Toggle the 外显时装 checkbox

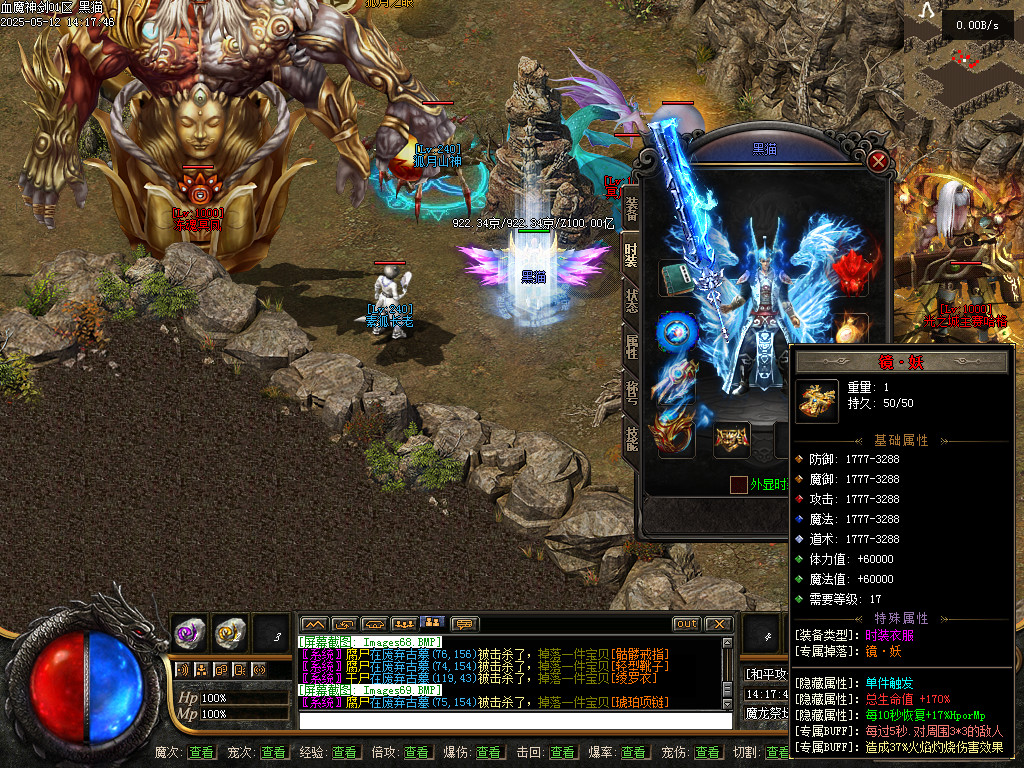(738, 485)
